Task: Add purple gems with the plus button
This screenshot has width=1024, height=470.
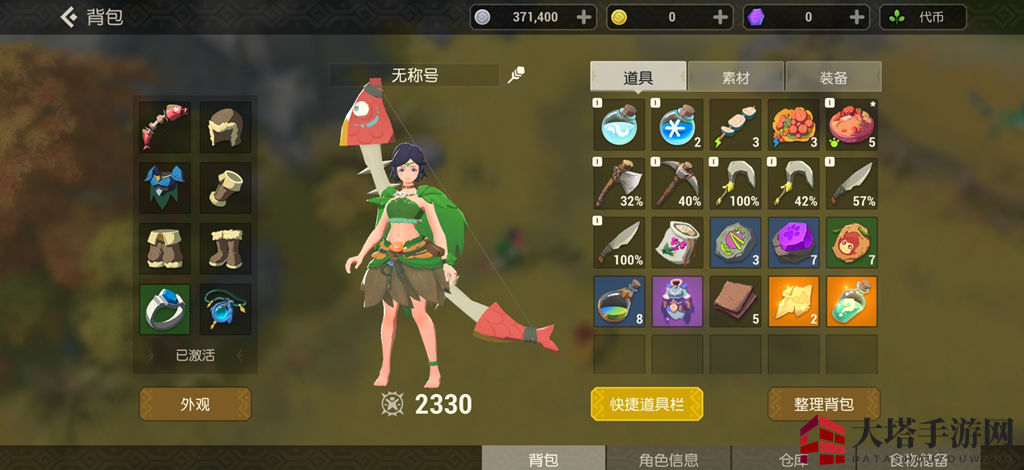Action: (x=856, y=17)
